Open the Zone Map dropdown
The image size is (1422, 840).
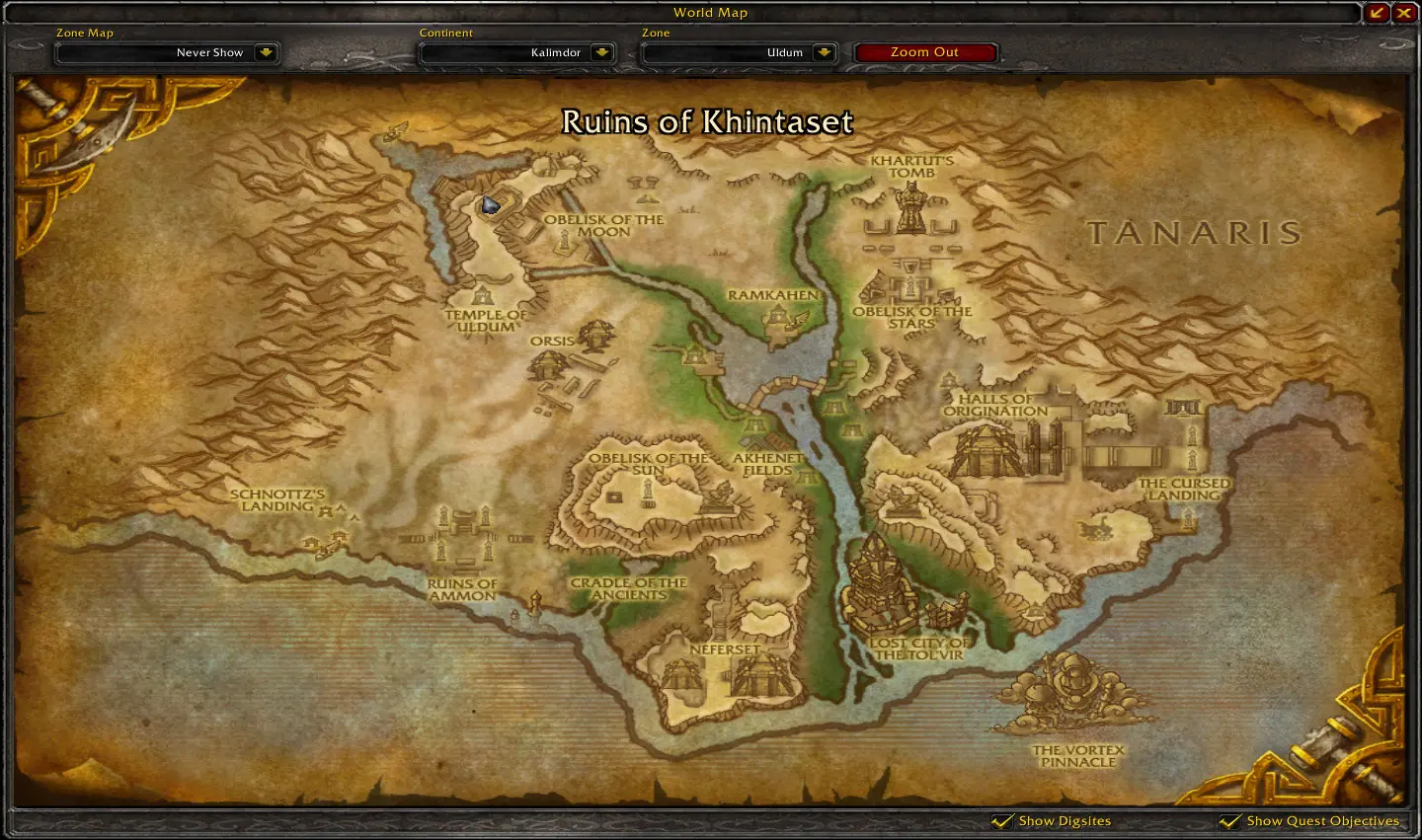(265, 52)
